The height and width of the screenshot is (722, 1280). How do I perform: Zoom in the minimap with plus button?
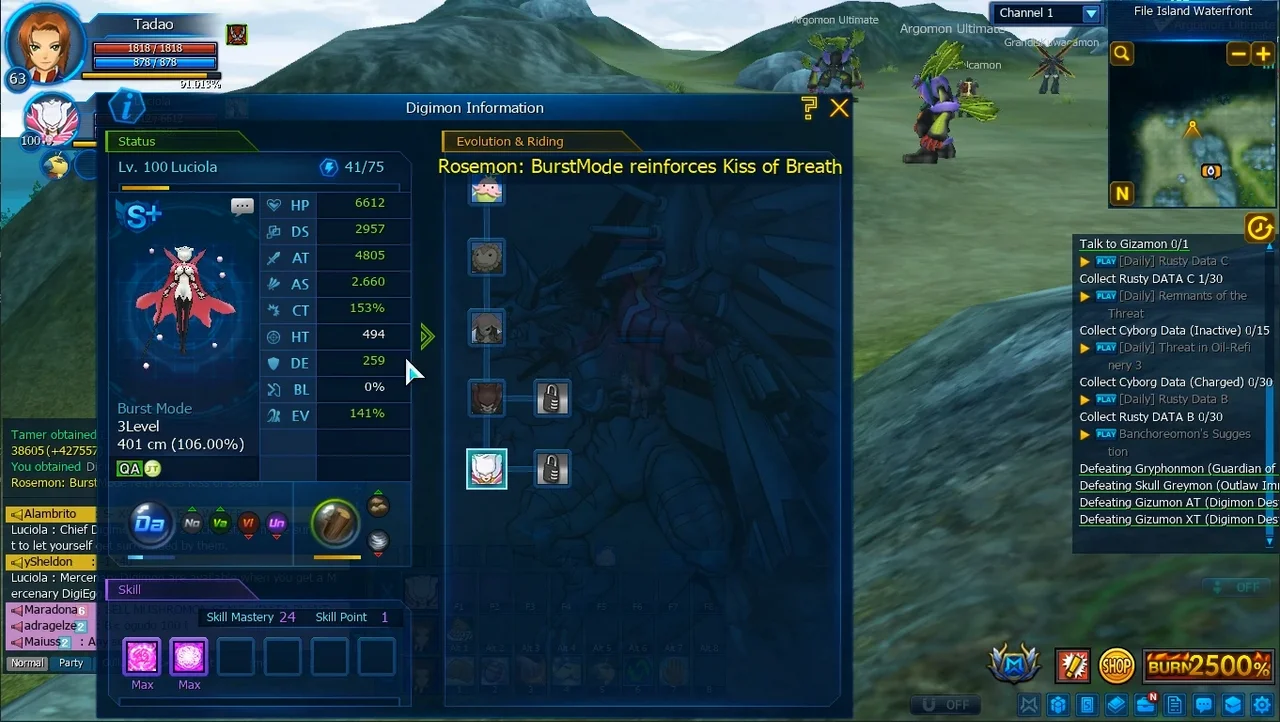coord(1262,54)
